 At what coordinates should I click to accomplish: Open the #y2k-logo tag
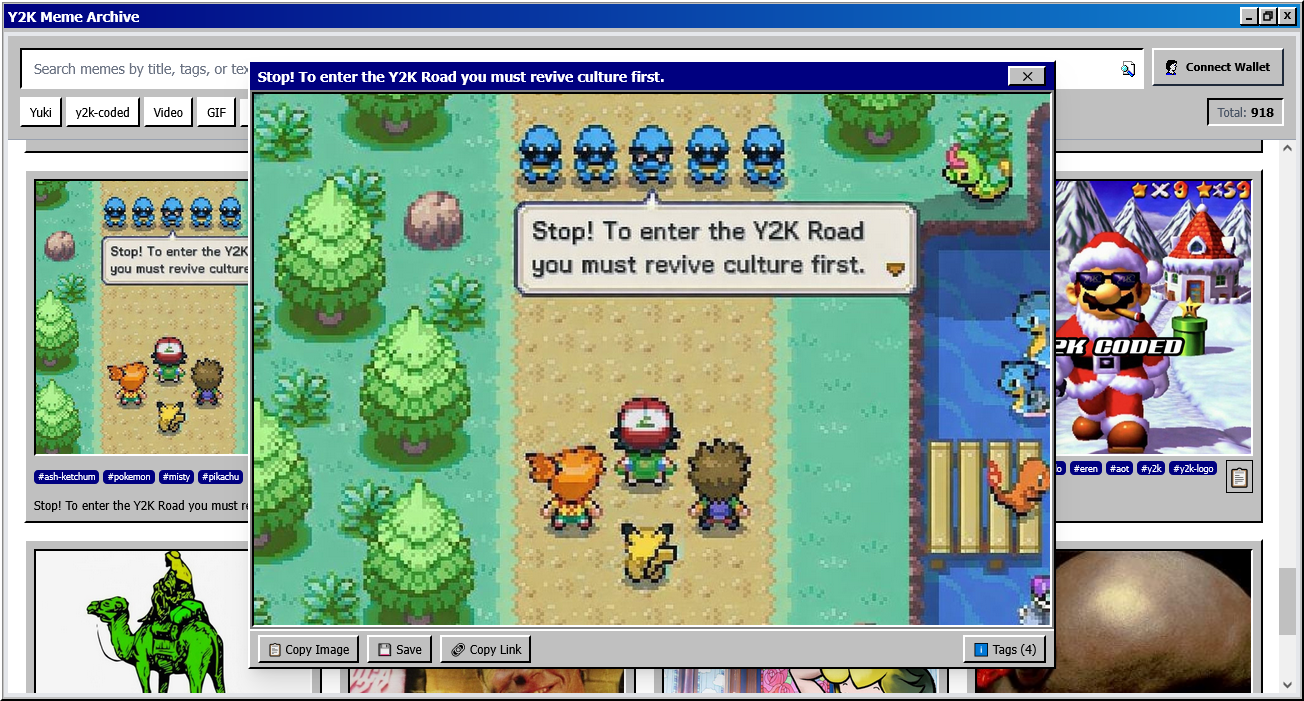[1193, 468]
